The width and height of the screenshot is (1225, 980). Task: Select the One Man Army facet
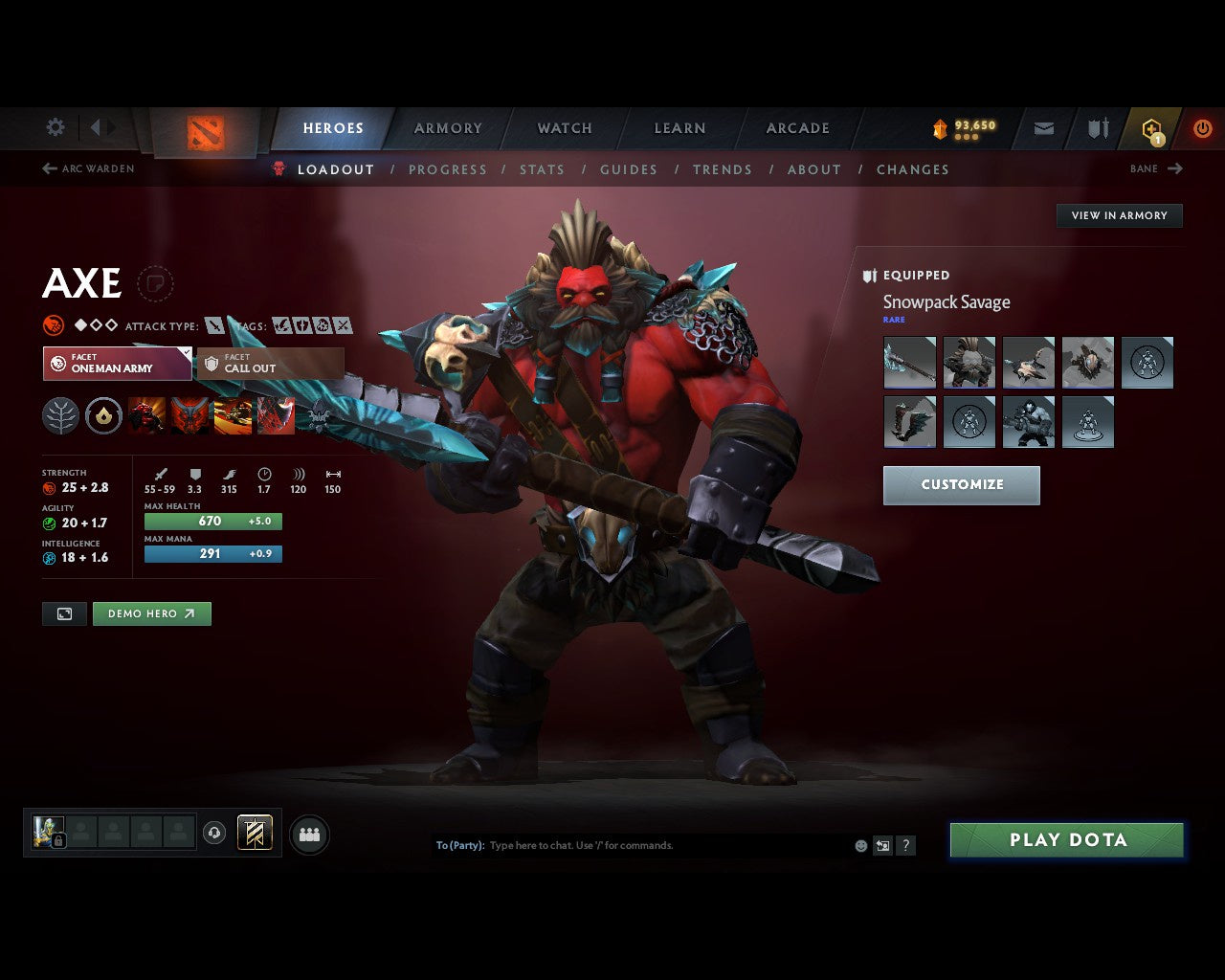click(116, 364)
